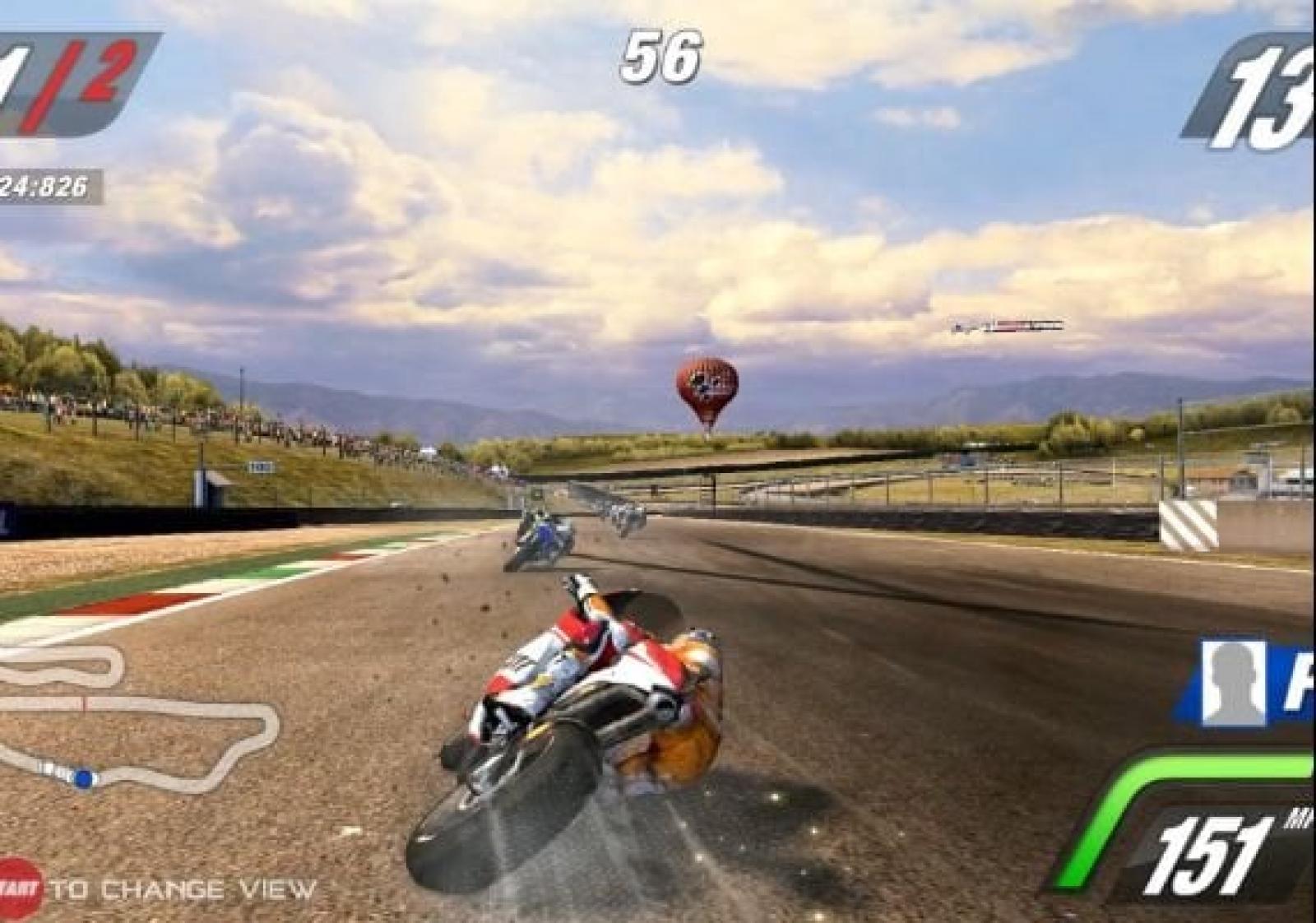Image resolution: width=1316 pixels, height=923 pixels.
Task: Select the blue player marker on the track map
Action: click(84, 777)
